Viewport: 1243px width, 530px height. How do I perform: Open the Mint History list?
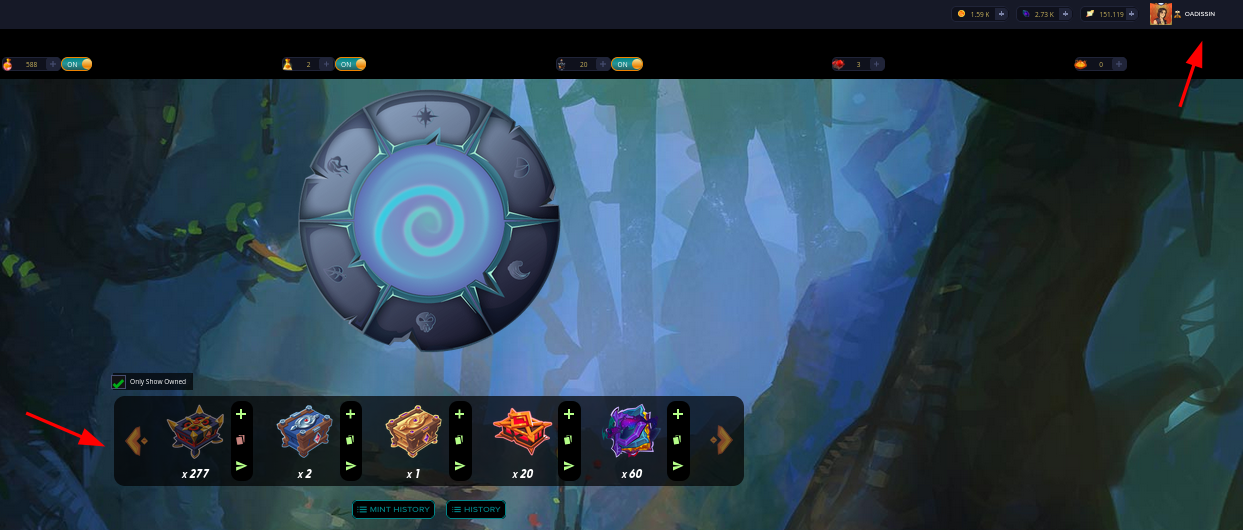(393, 510)
